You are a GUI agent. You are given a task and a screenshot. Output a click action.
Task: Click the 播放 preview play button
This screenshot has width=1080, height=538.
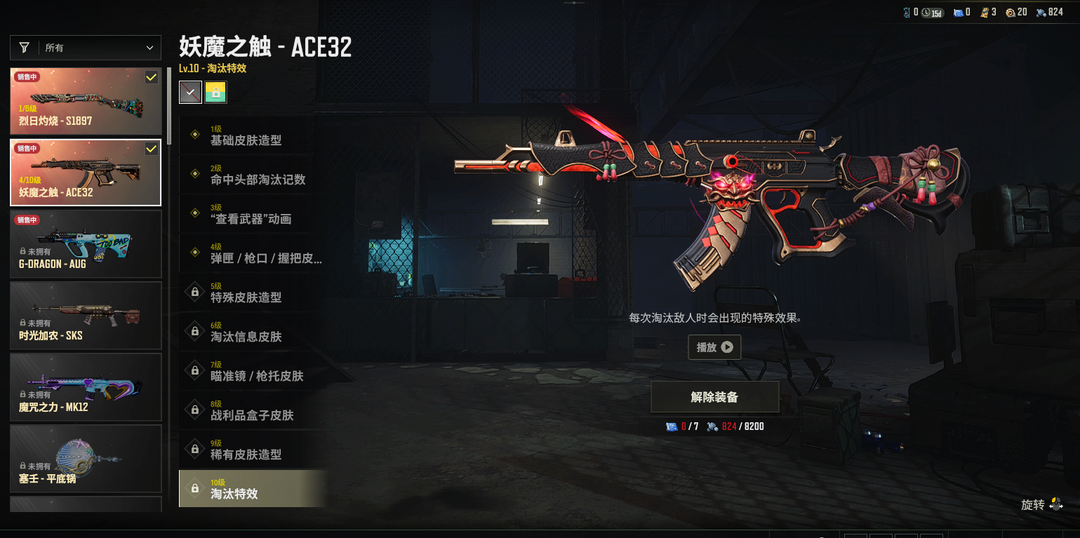pyautogui.click(x=714, y=347)
